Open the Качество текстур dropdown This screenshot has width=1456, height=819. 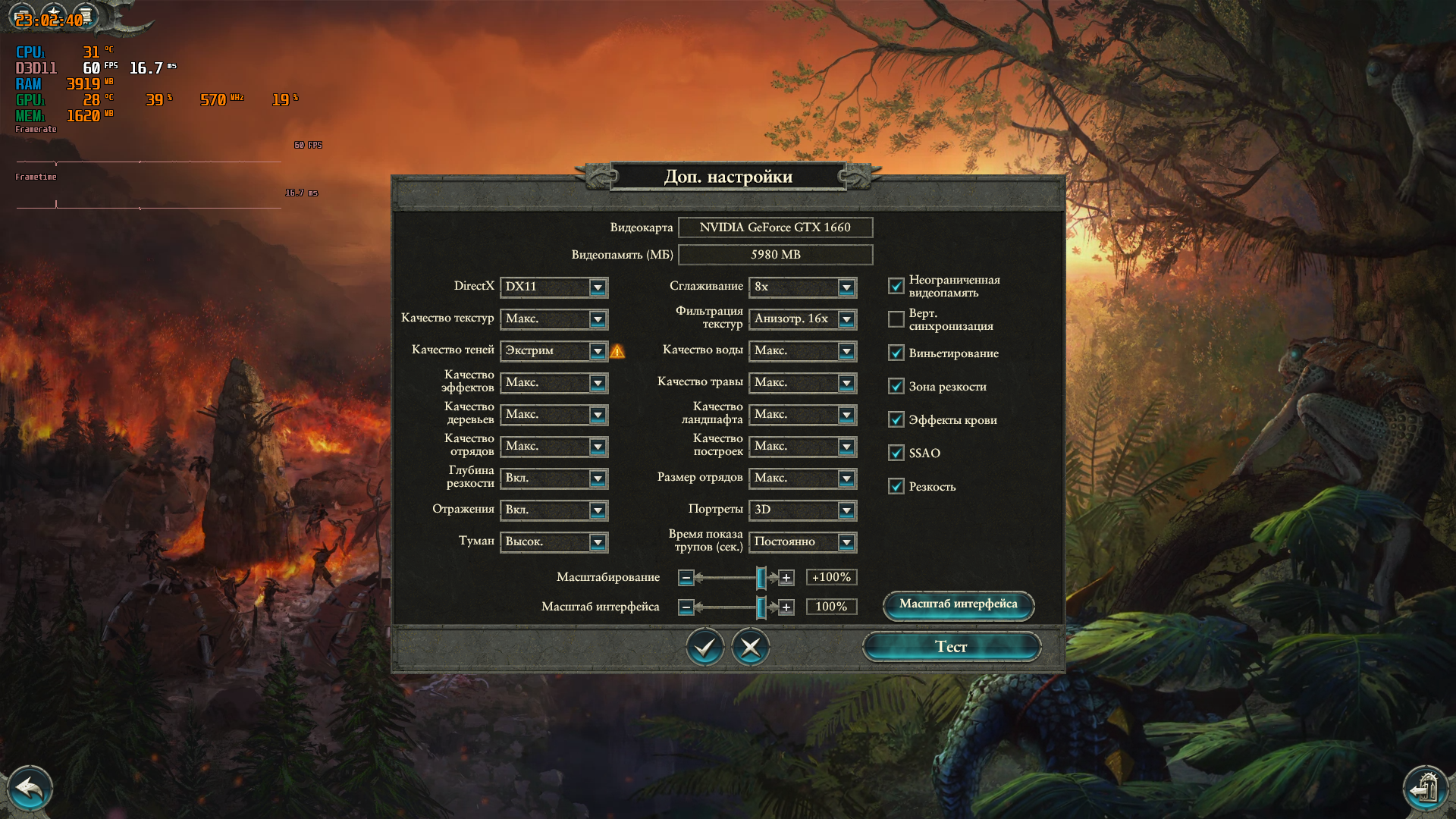pyautogui.click(x=598, y=319)
